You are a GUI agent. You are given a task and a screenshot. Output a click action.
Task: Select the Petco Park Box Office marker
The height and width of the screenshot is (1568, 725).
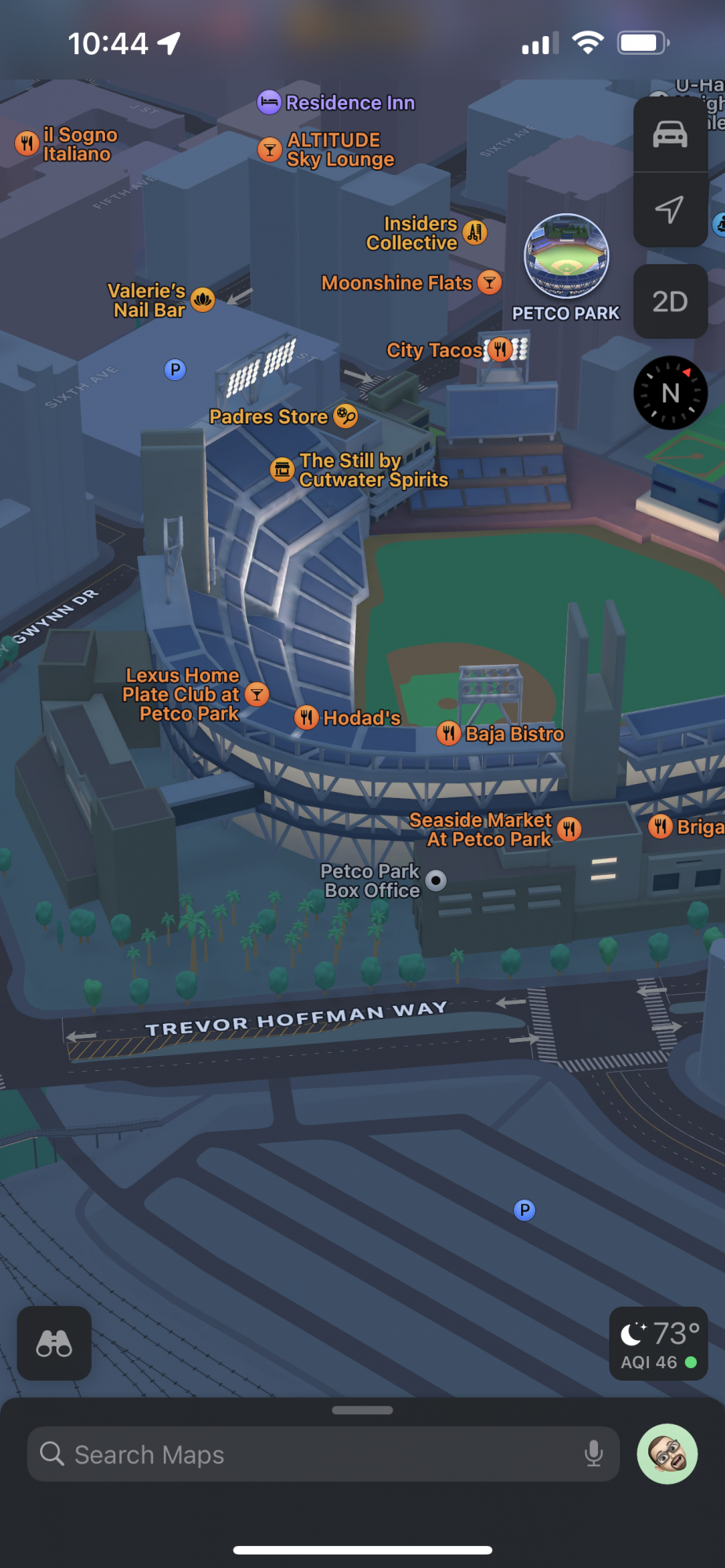tap(436, 880)
